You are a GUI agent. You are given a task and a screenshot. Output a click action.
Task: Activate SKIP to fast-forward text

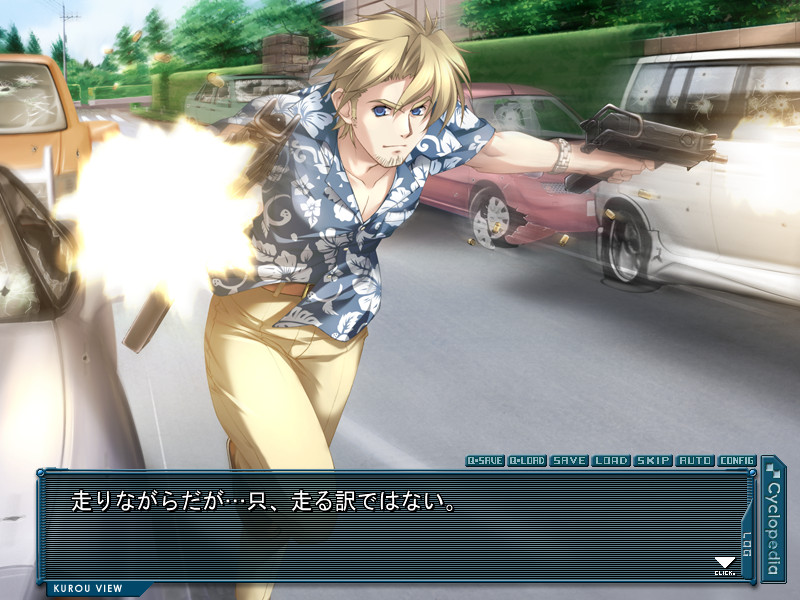pos(653,461)
